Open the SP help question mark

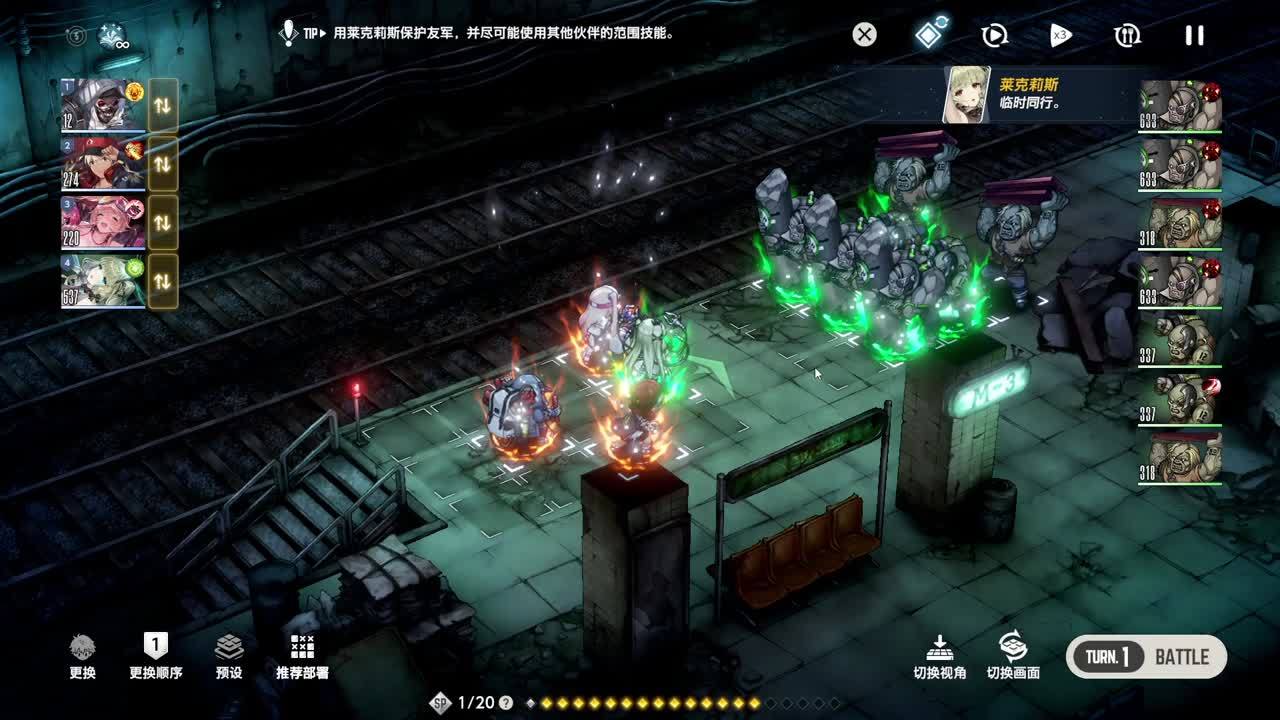pos(506,703)
